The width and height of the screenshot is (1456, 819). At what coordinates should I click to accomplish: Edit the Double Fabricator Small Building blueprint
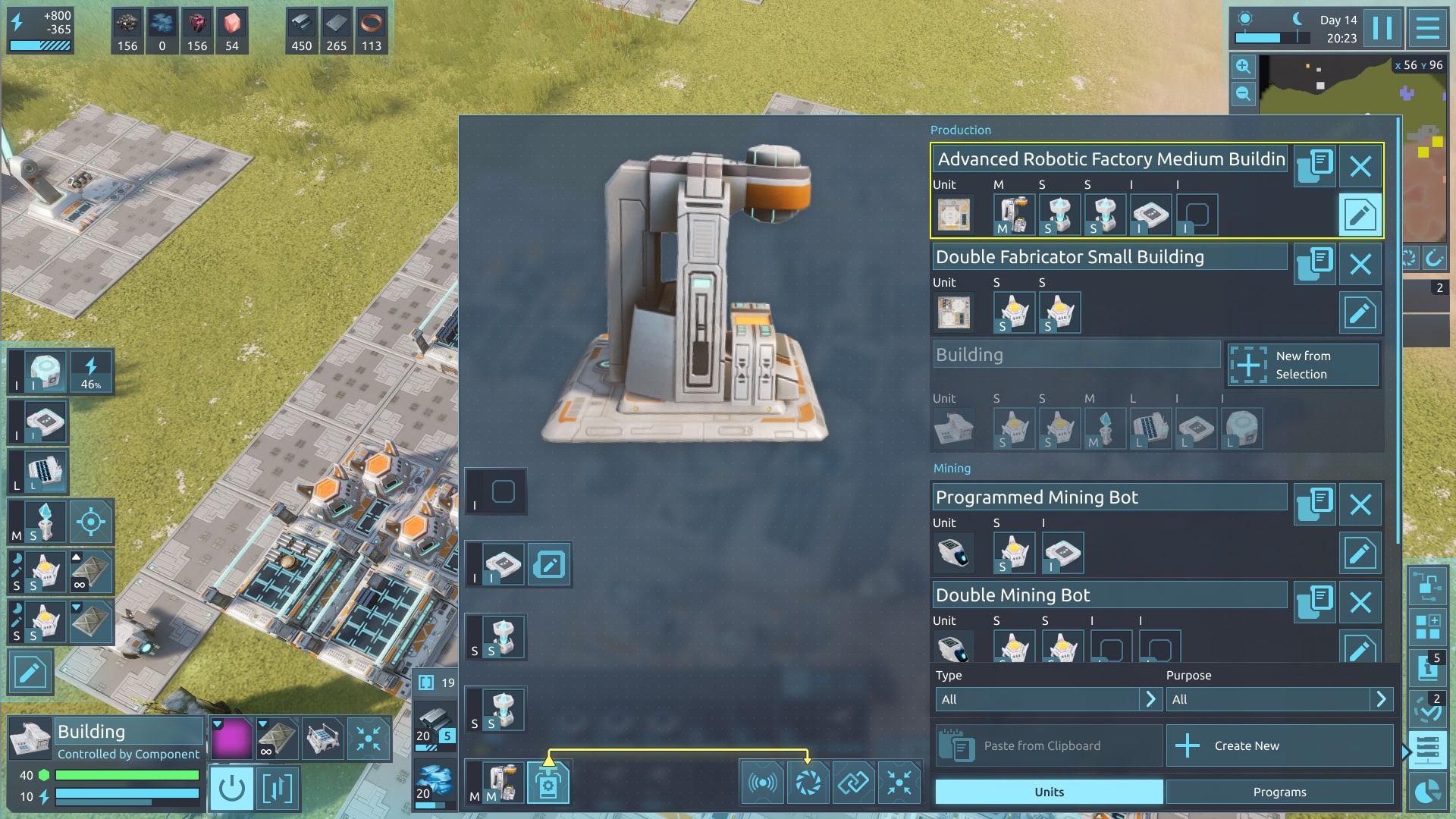coord(1360,312)
